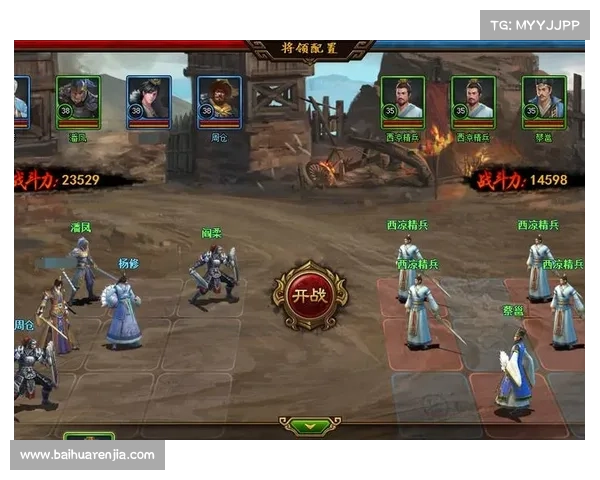Inspect the enemy 蔡邕 portrait
The image size is (600, 480).
click(x=544, y=101)
